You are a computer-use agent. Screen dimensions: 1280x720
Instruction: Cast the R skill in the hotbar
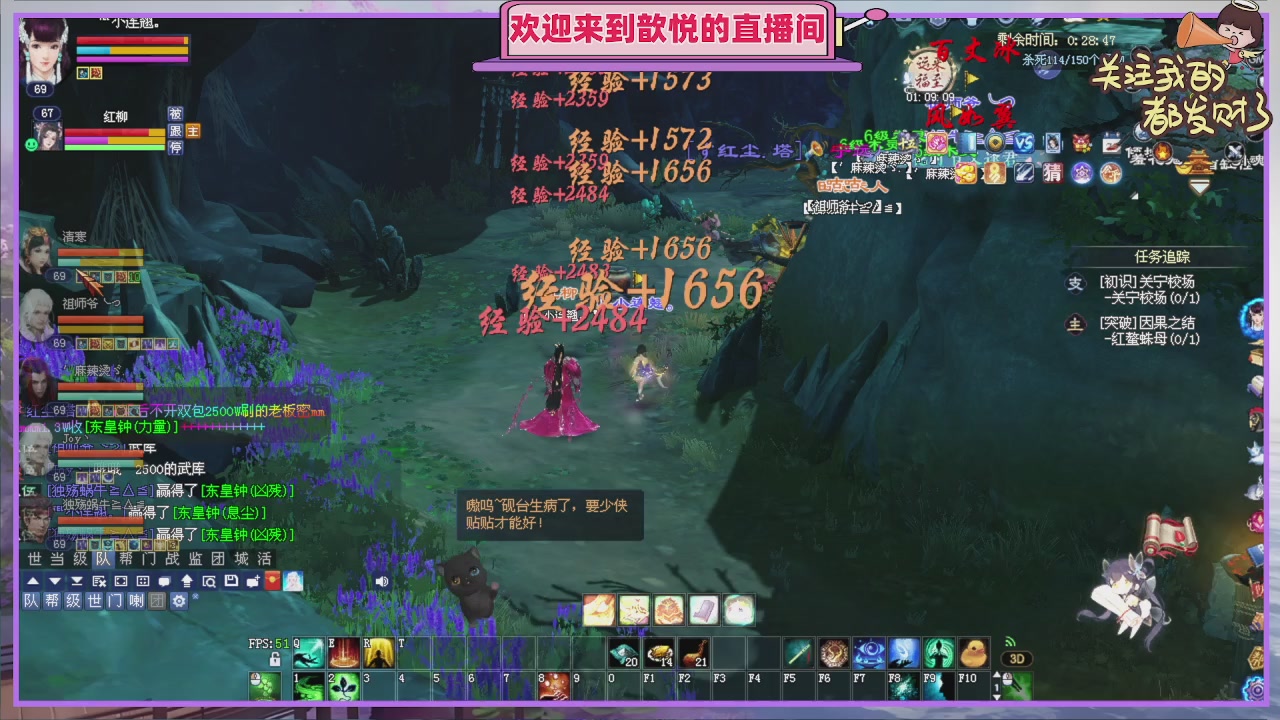point(379,653)
